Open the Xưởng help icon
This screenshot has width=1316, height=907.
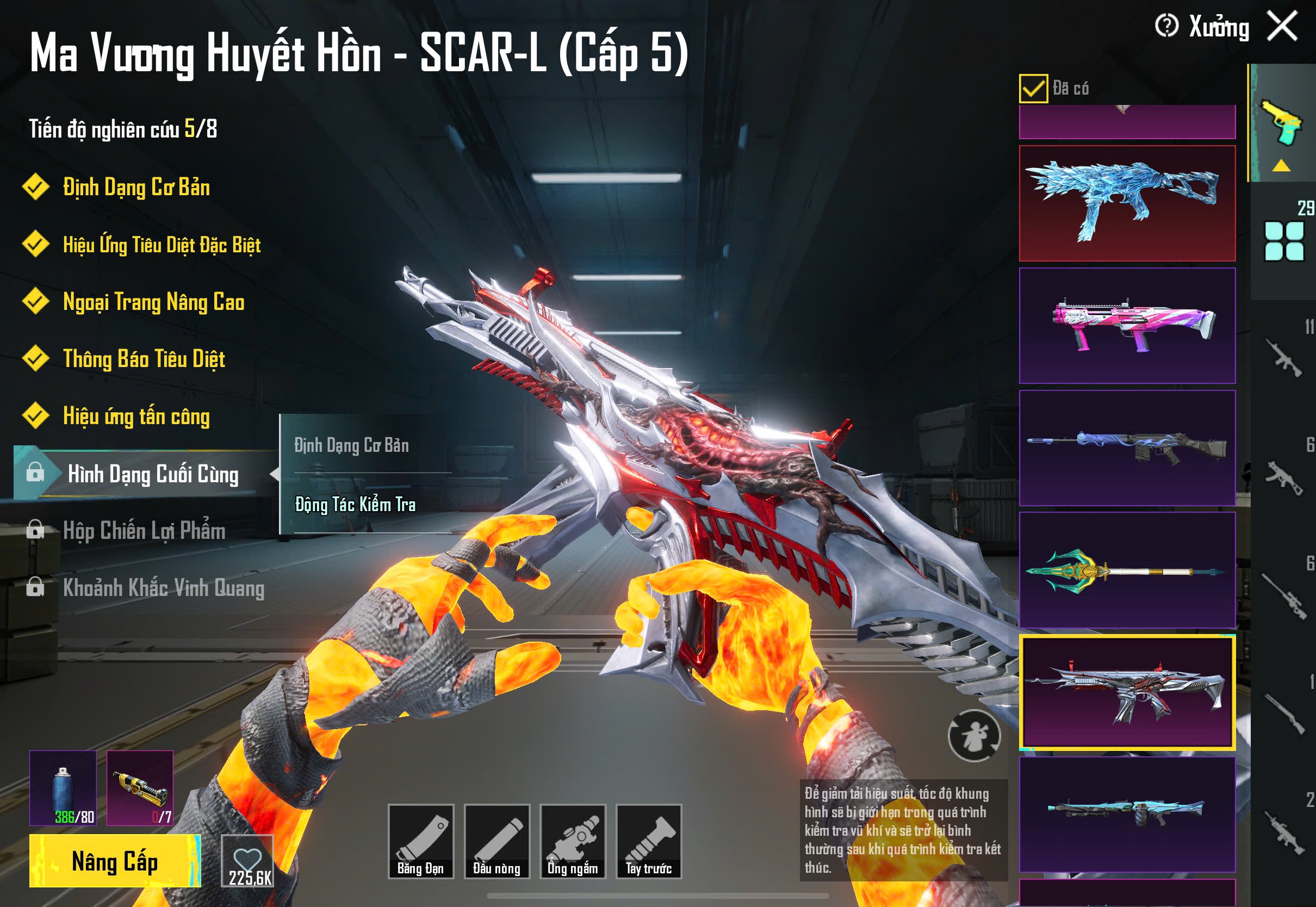tap(1166, 26)
